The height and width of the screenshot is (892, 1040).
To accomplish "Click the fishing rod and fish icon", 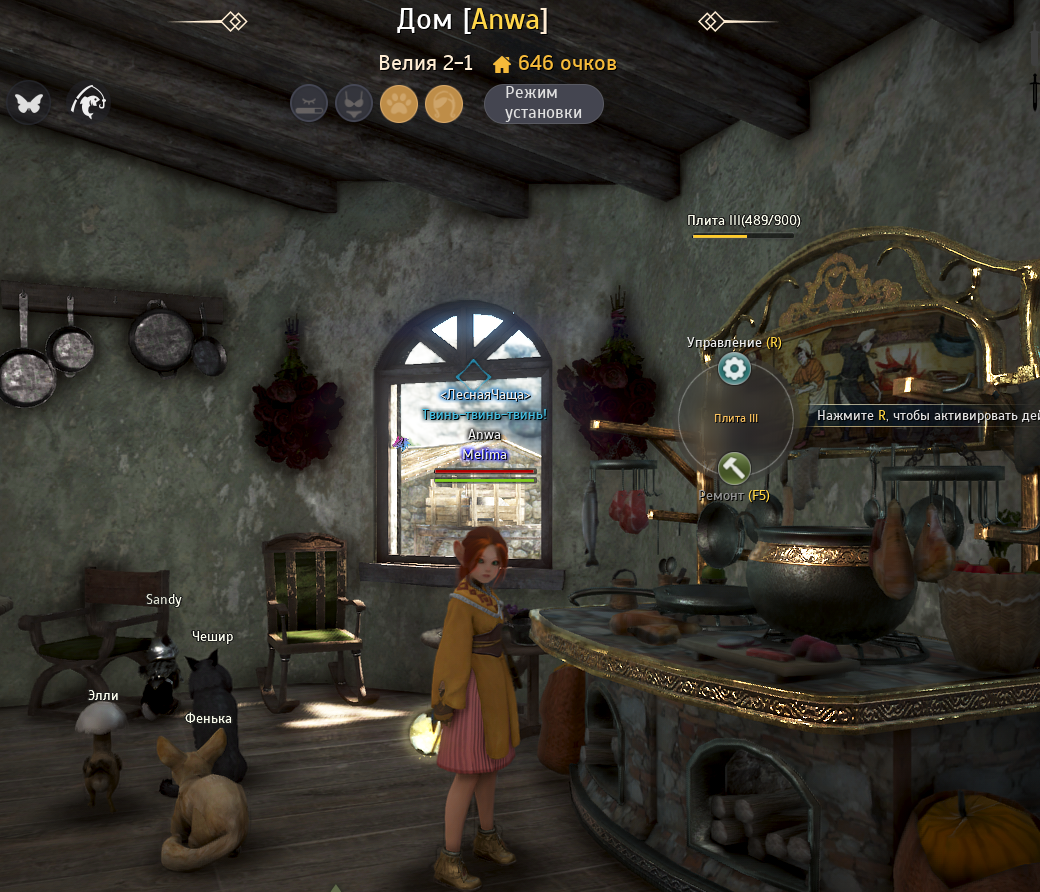I will (88, 102).
